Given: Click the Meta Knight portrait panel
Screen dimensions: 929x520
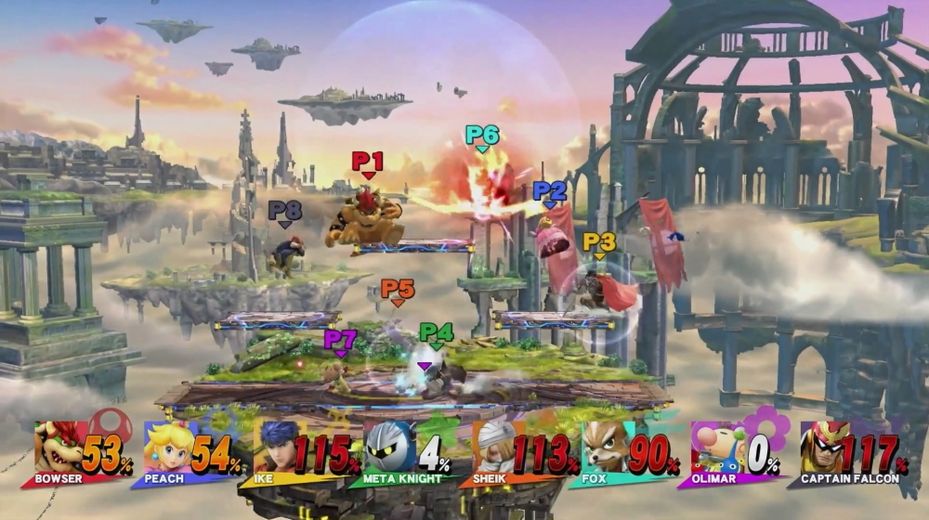Looking at the screenshot, I should tap(388, 446).
